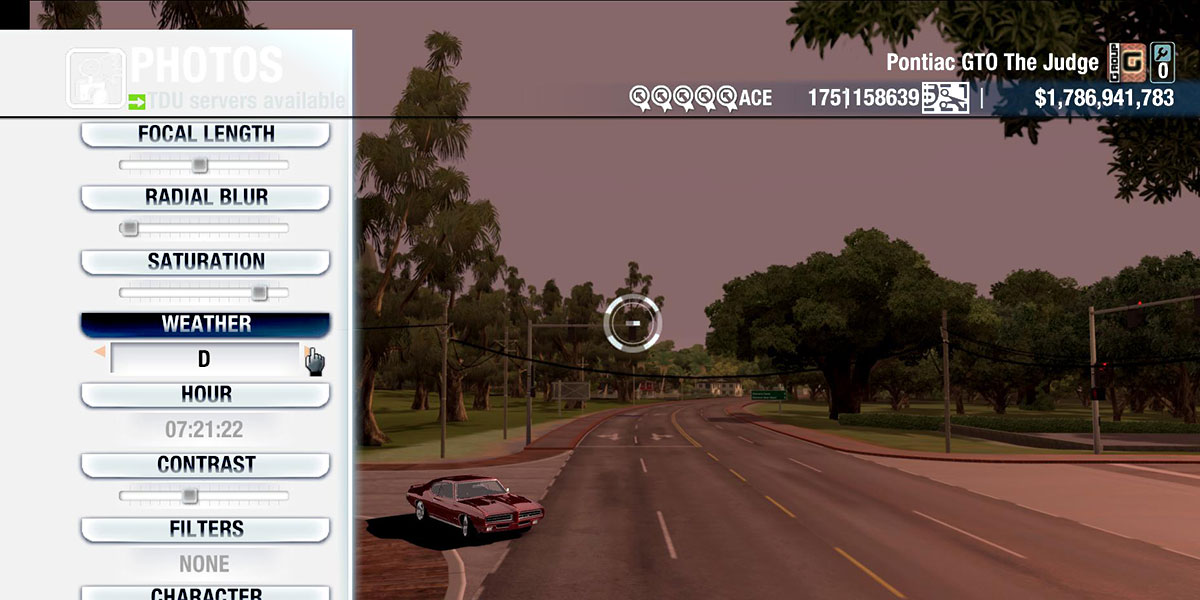Click the Saturation slider handle

click(259, 293)
